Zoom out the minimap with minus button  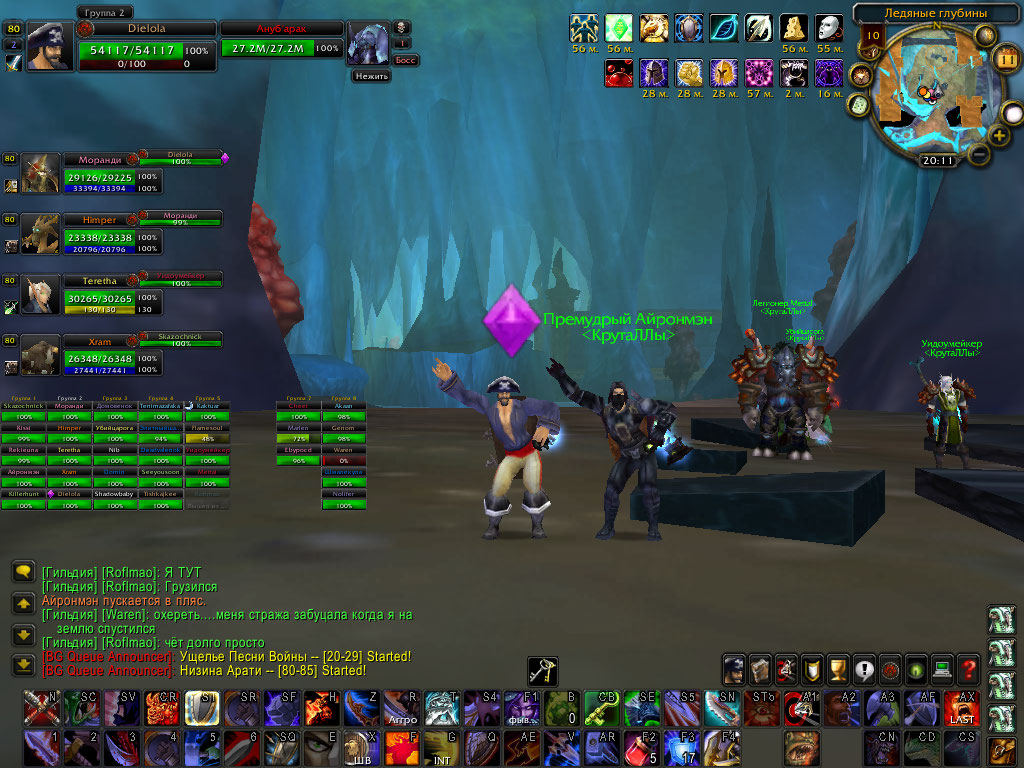tap(980, 154)
